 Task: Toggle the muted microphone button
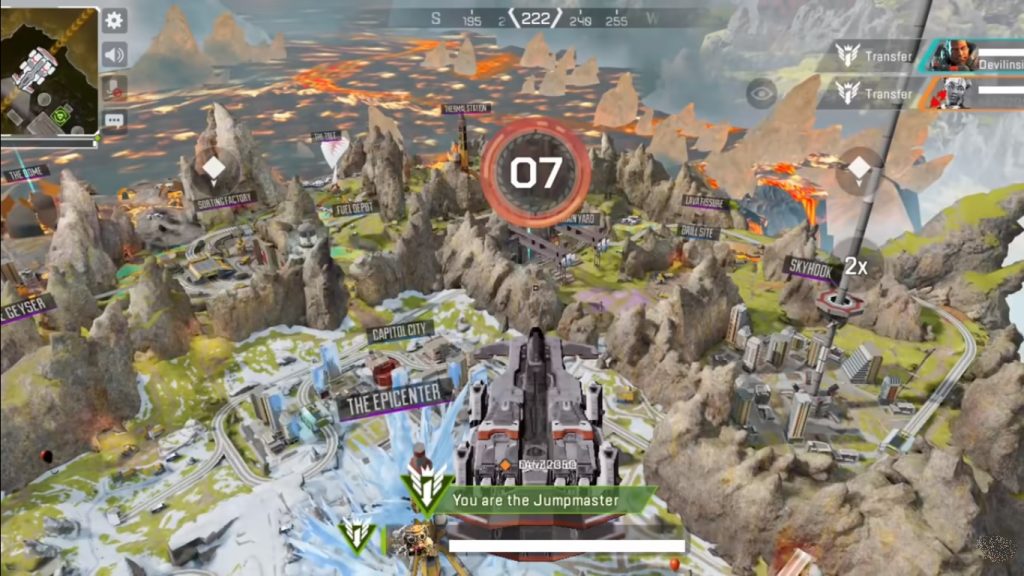click(115, 88)
